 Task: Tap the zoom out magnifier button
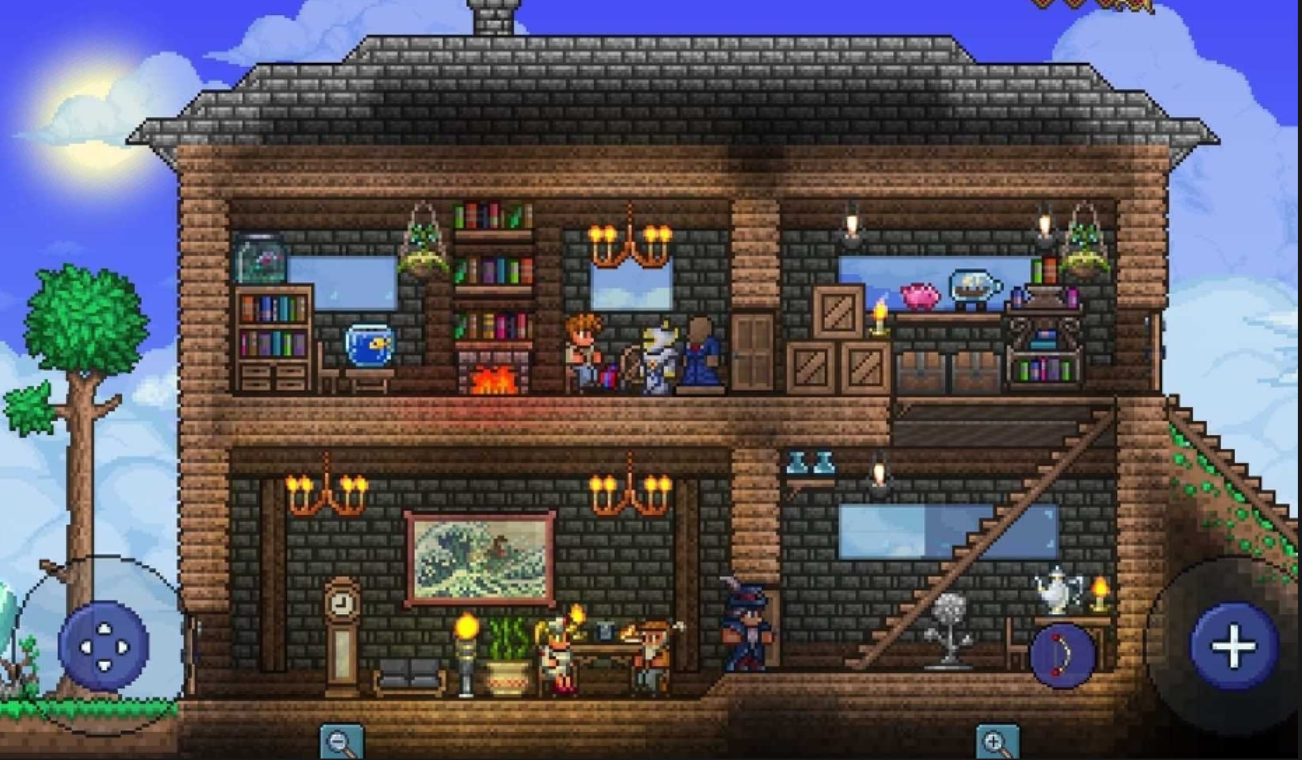pos(342,743)
